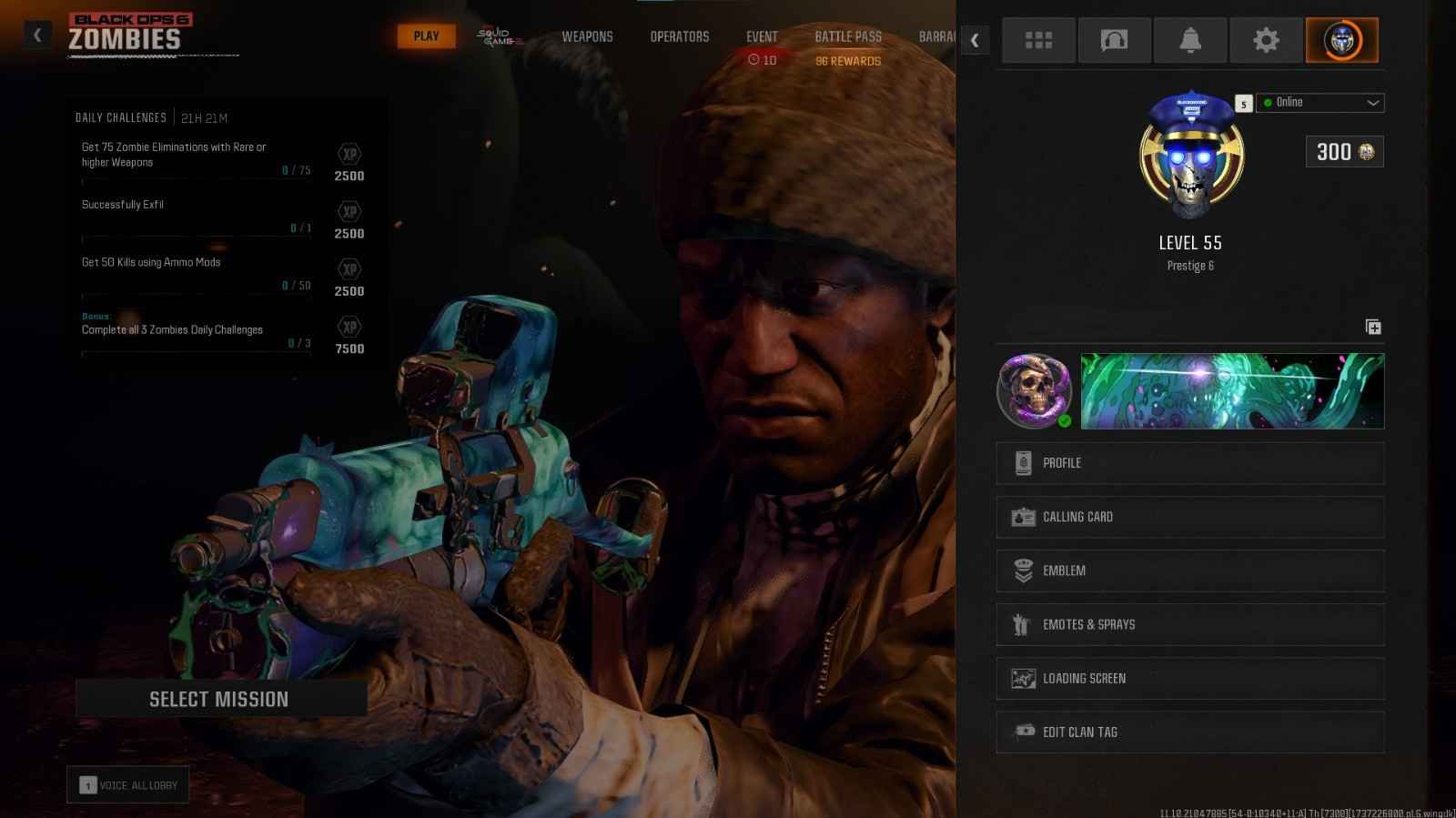Switch to the WEAPONS tab
The width and height of the screenshot is (1456, 818).
tap(587, 36)
